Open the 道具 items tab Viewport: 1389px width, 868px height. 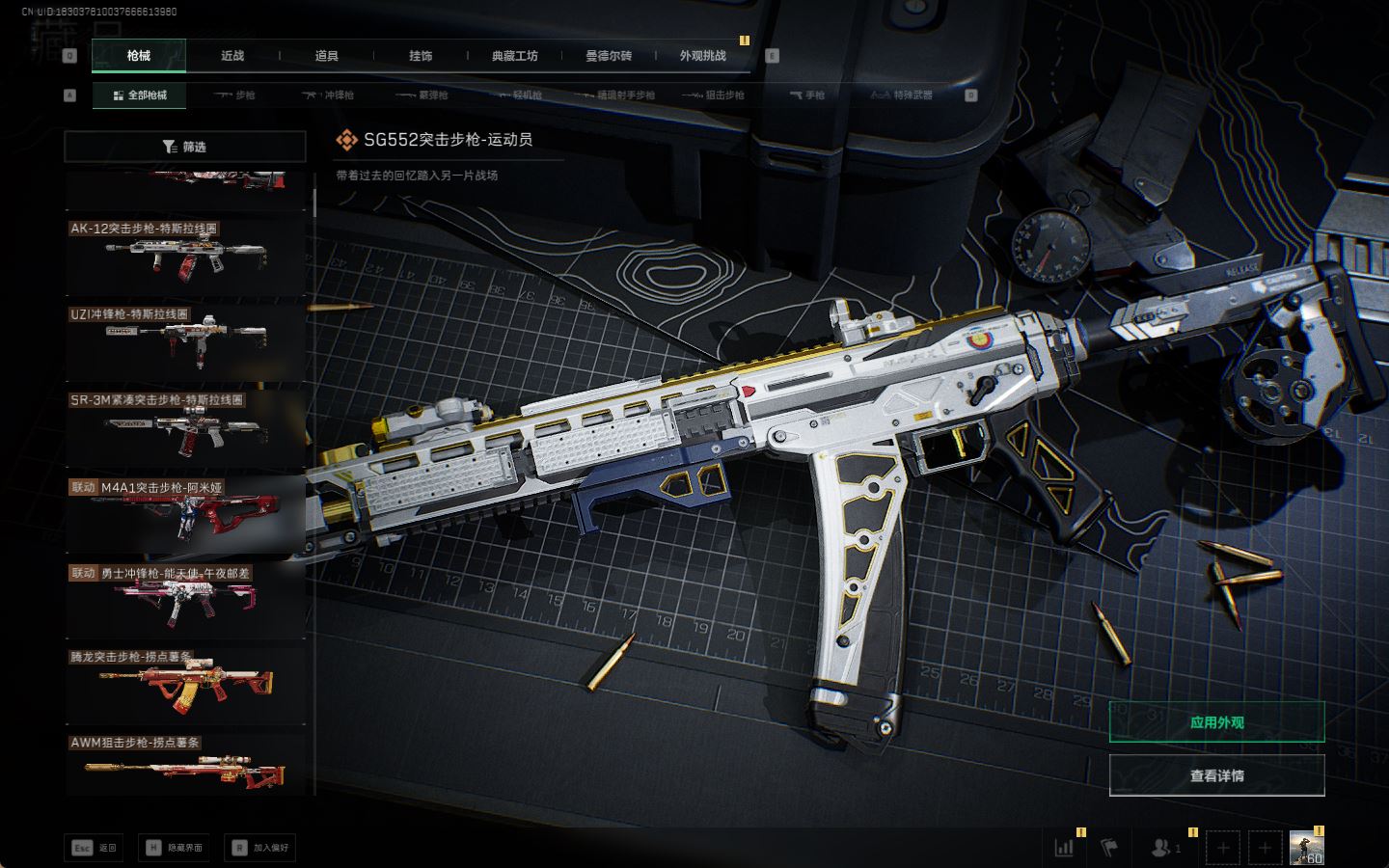click(327, 56)
